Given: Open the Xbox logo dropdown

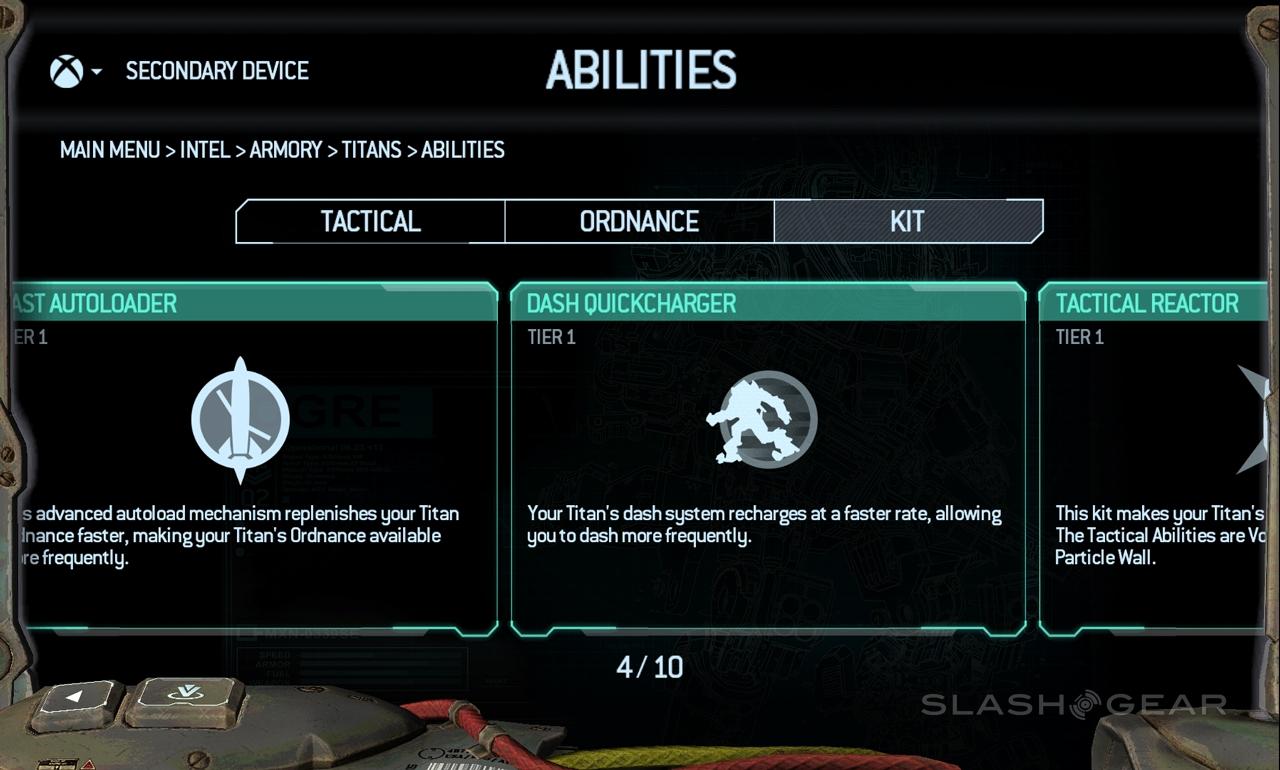Looking at the screenshot, I should point(75,71).
